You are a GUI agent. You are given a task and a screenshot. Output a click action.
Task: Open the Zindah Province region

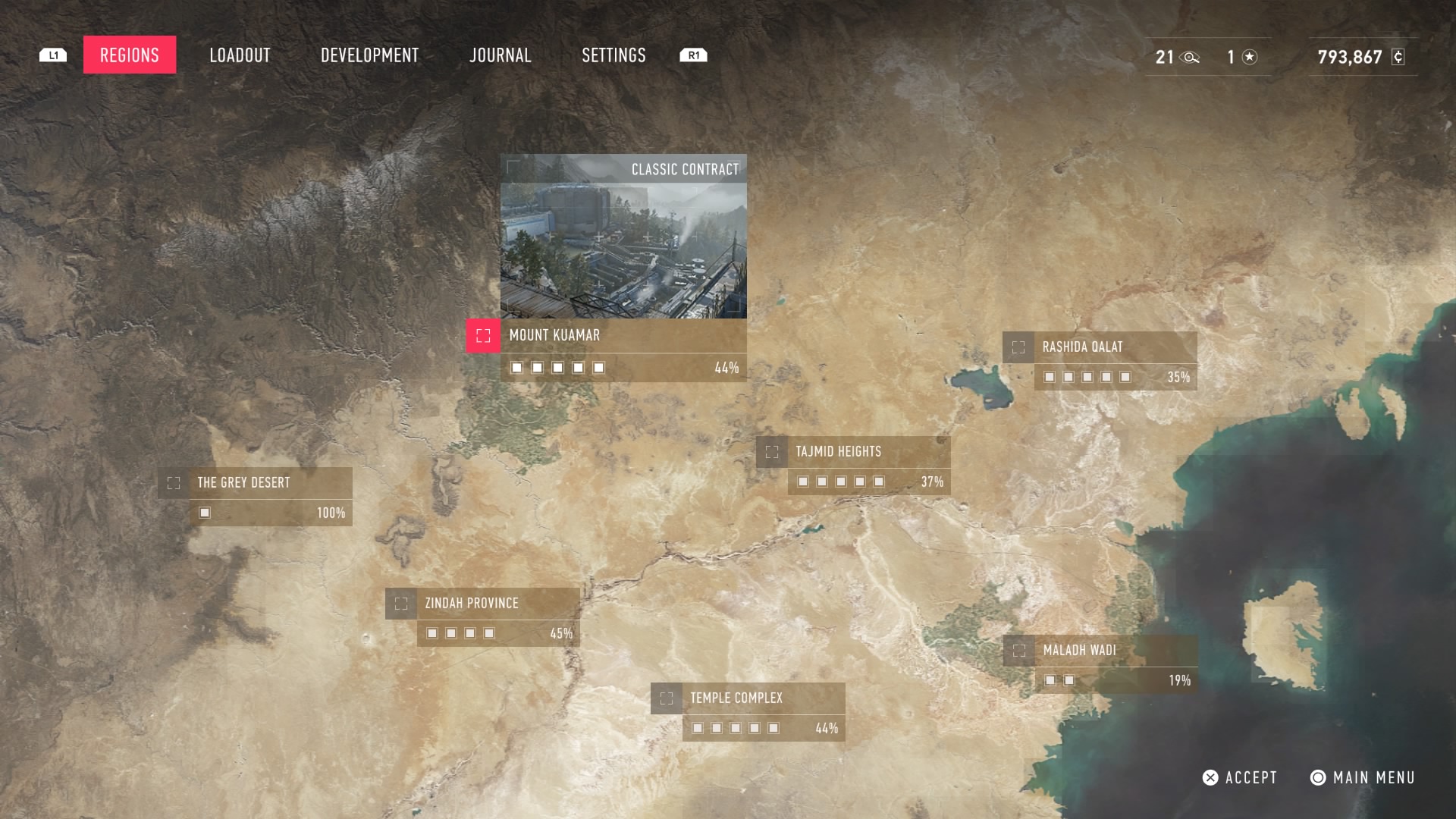click(x=471, y=604)
